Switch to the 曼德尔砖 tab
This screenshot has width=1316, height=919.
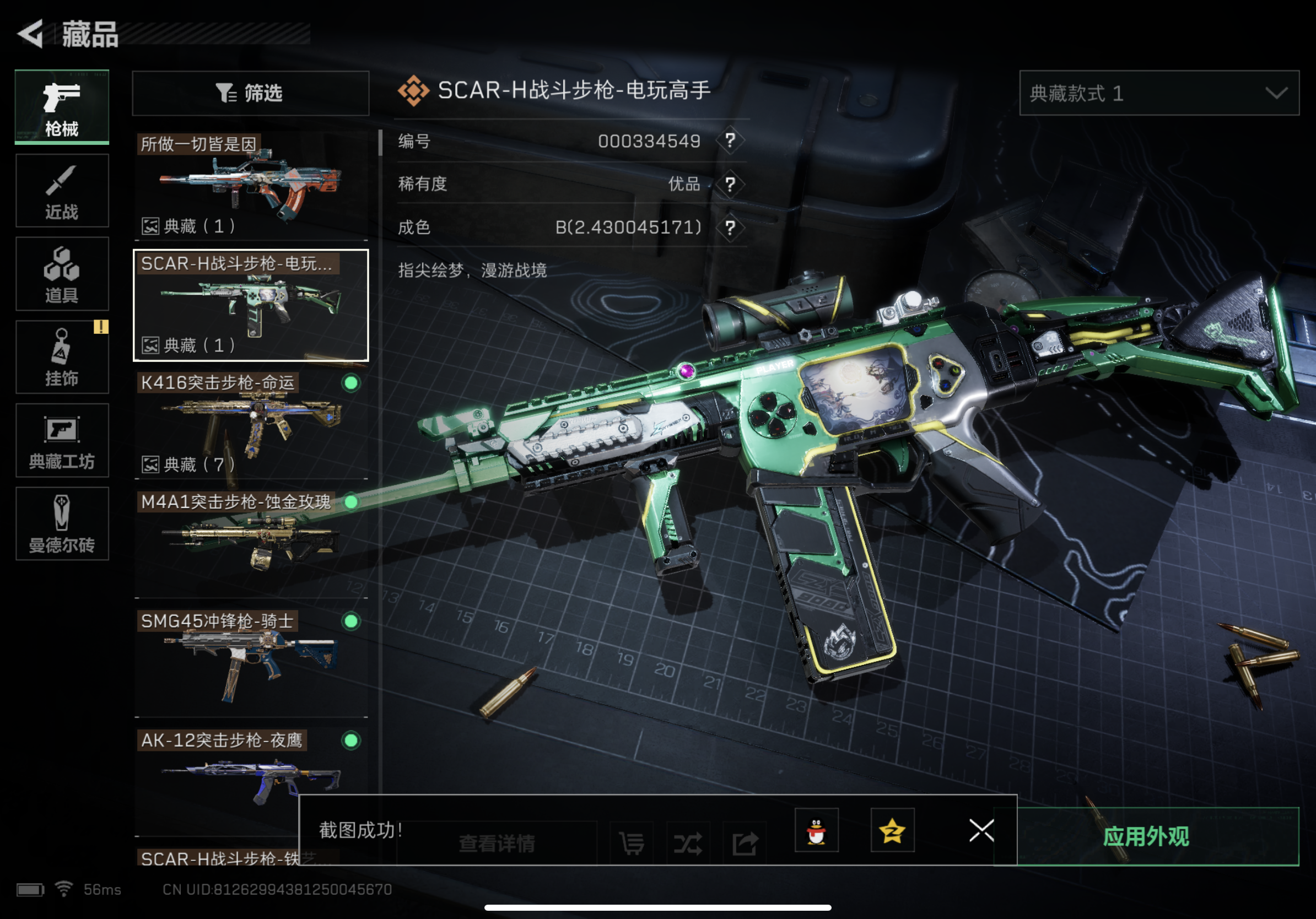(62, 523)
